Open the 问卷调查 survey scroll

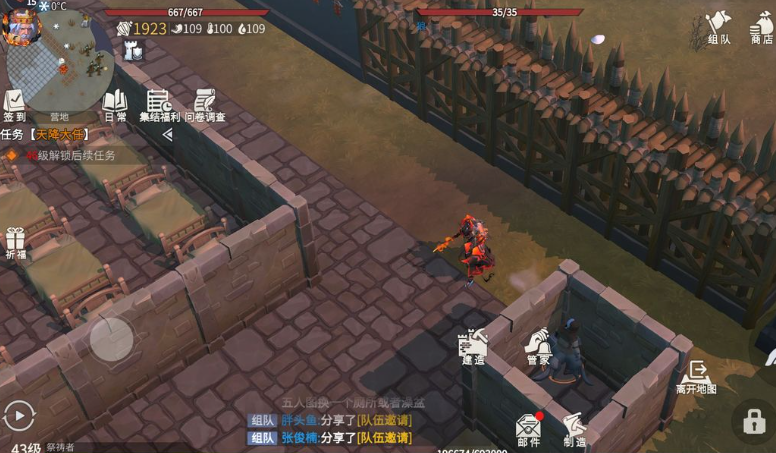click(205, 104)
